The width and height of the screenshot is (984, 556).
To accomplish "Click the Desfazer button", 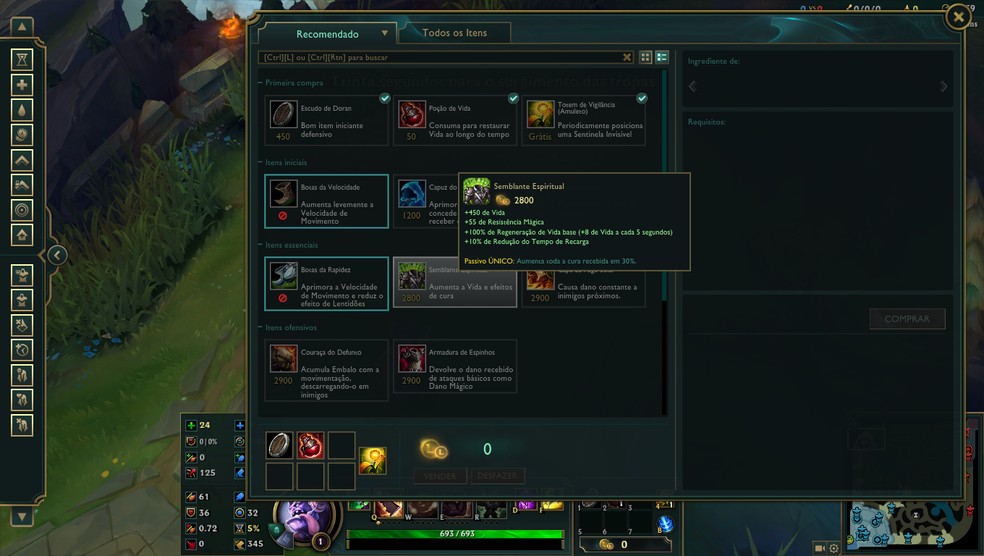I will pyautogui.click(x=497, y=476).
